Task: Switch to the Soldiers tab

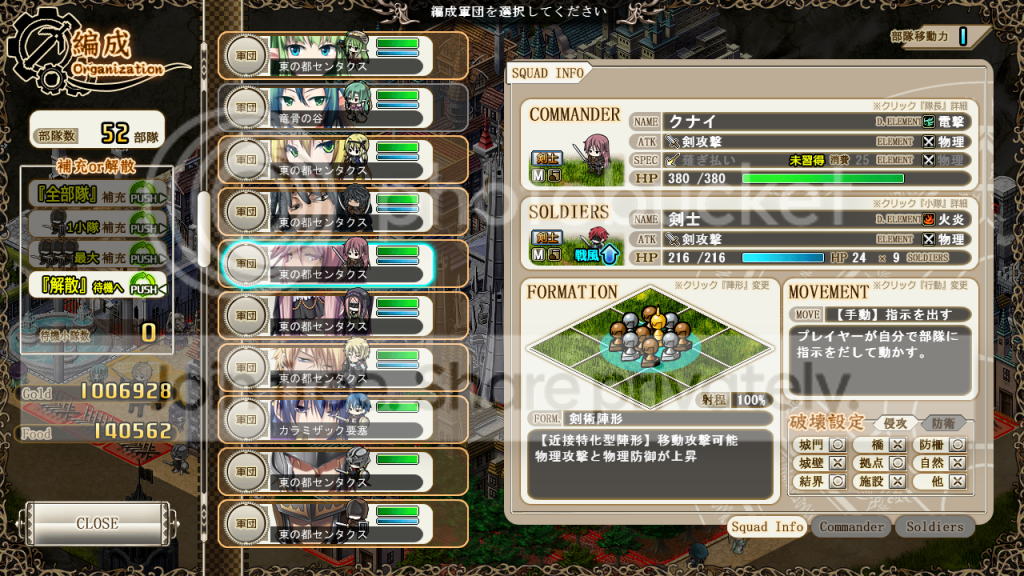Action: [935, 526]
